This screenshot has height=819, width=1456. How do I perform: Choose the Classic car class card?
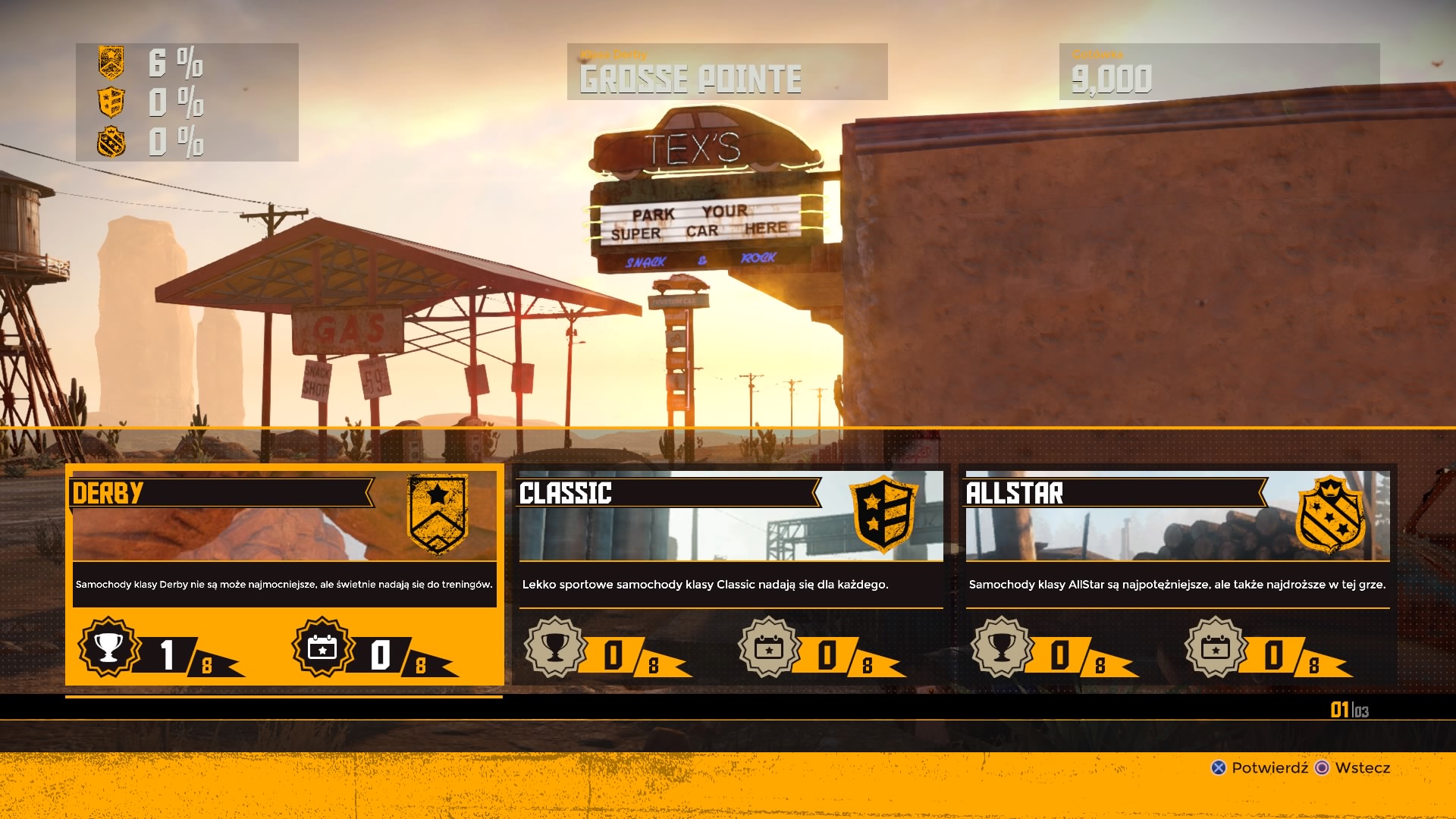click(730, 574)
